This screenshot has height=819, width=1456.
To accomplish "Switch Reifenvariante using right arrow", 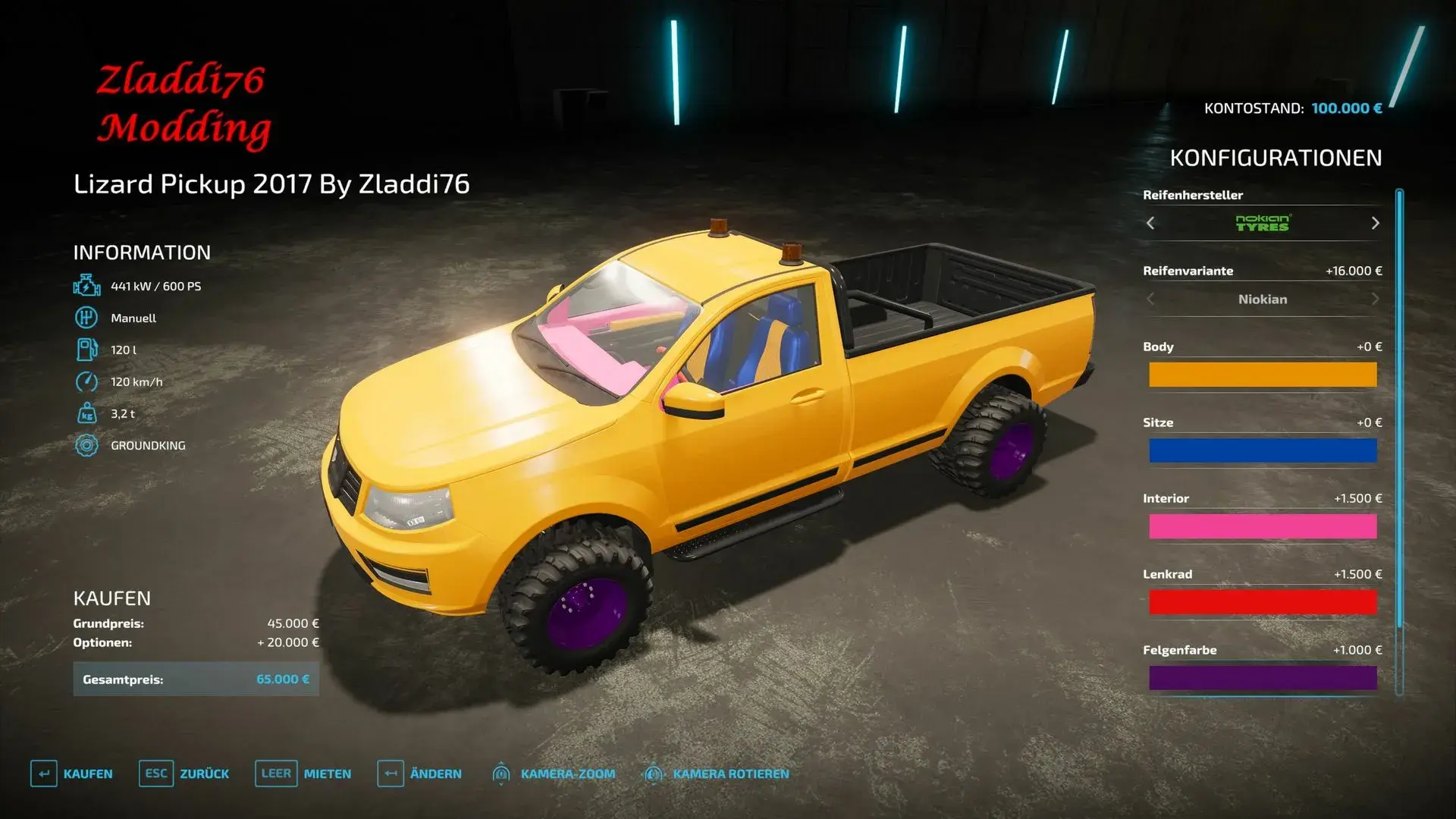I will (1376, 299).
